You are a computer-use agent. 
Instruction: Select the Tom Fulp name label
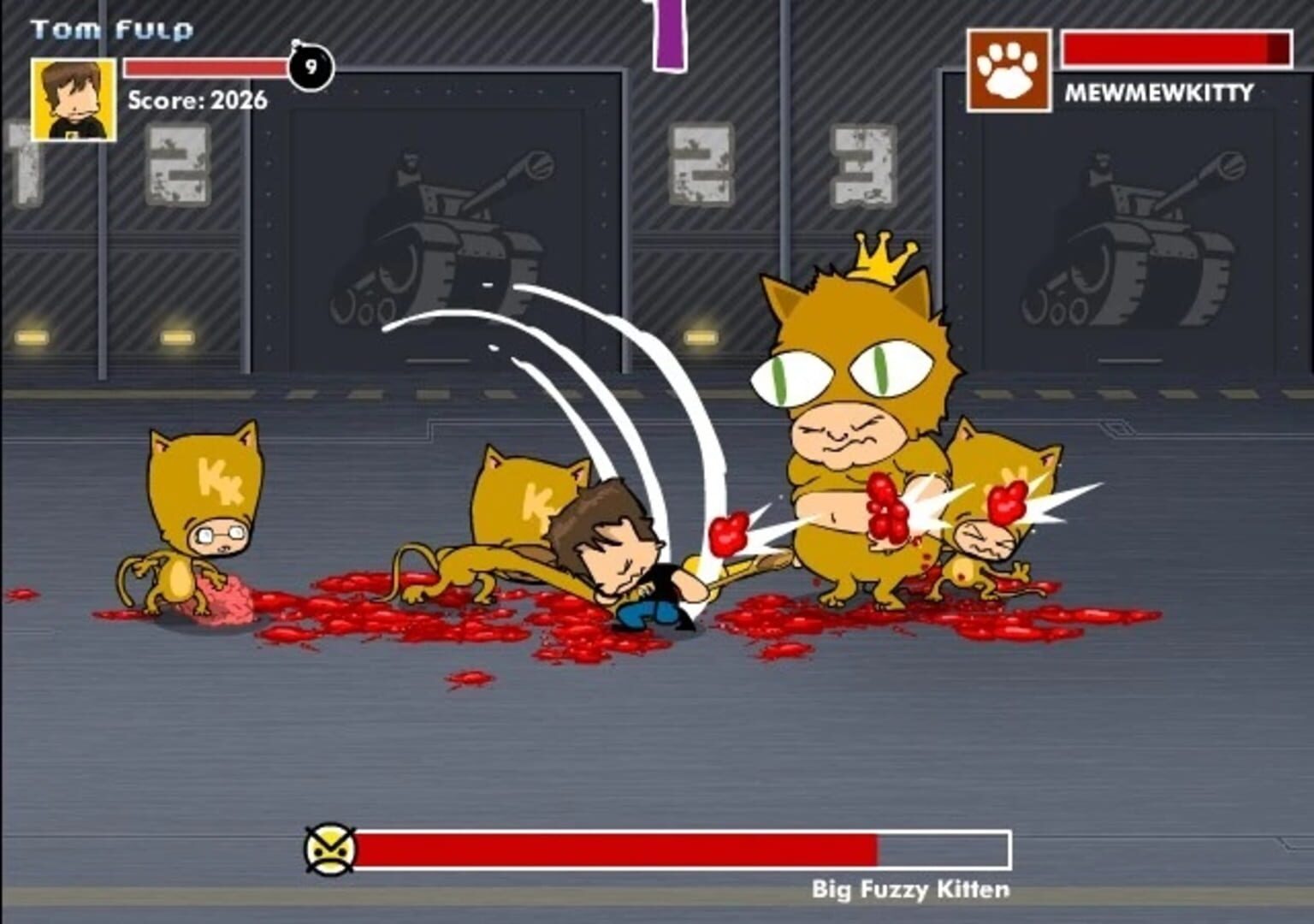click(113, 27)
